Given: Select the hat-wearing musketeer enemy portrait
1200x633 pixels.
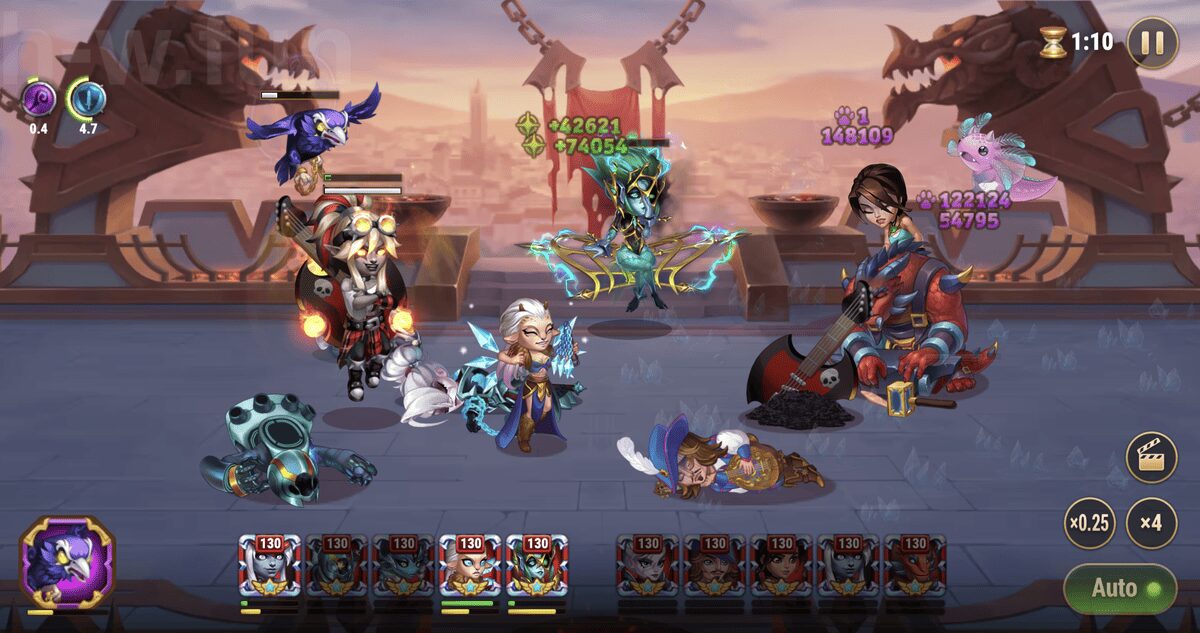Looking at the screenshot, I should click(x=714, y=567).
